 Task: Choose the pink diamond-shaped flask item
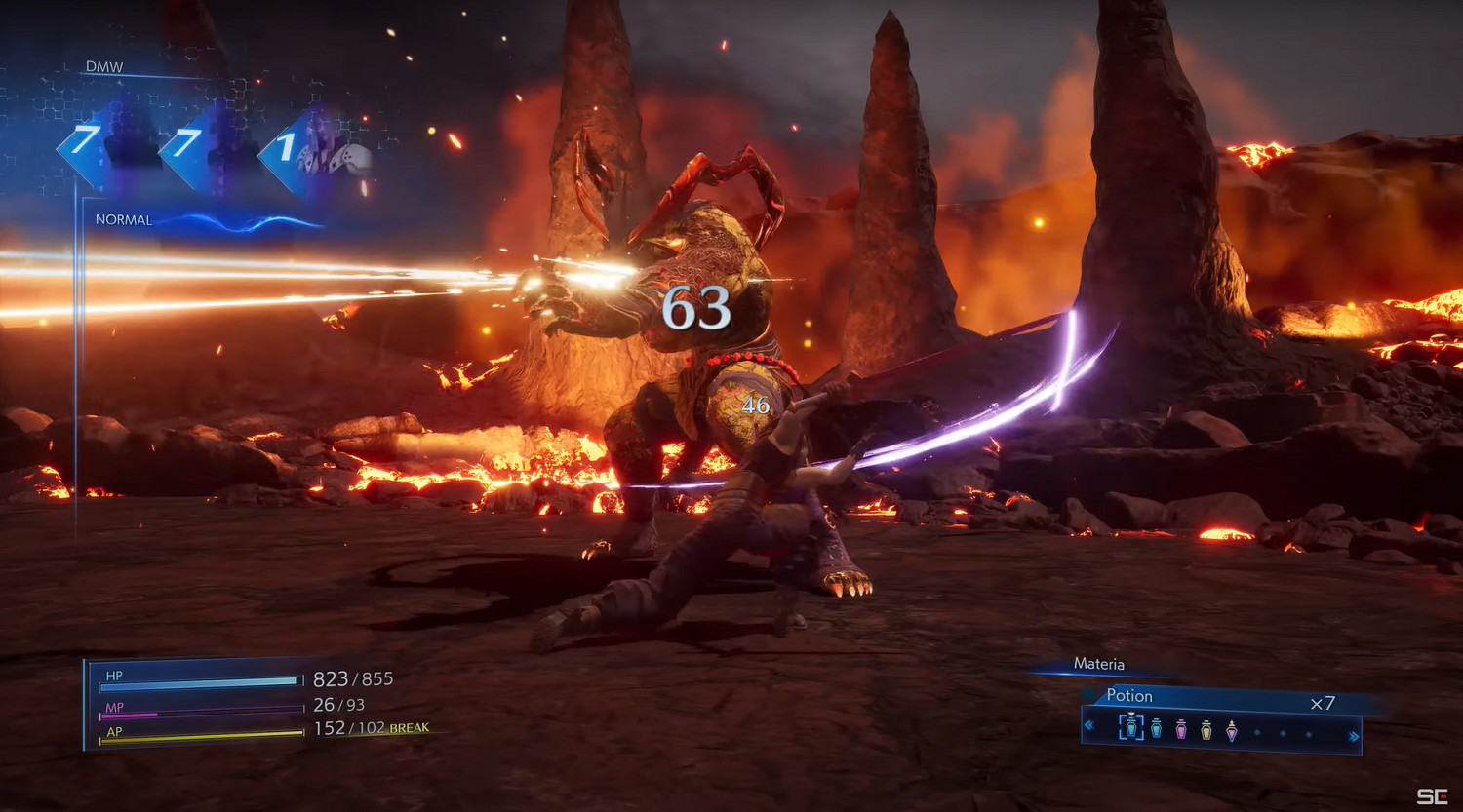tap(1232, 729)
